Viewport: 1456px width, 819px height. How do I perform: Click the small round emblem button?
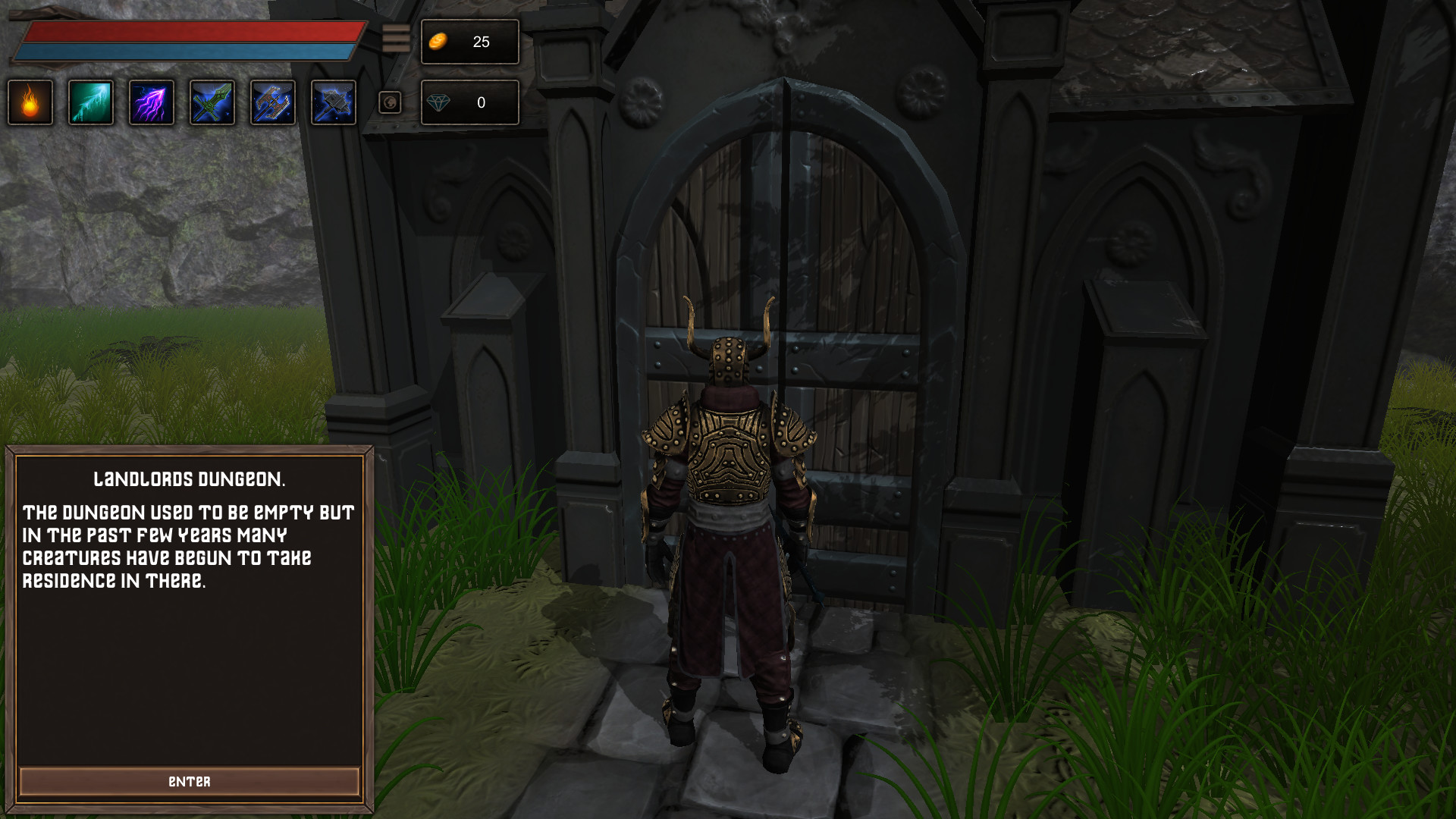390,102
